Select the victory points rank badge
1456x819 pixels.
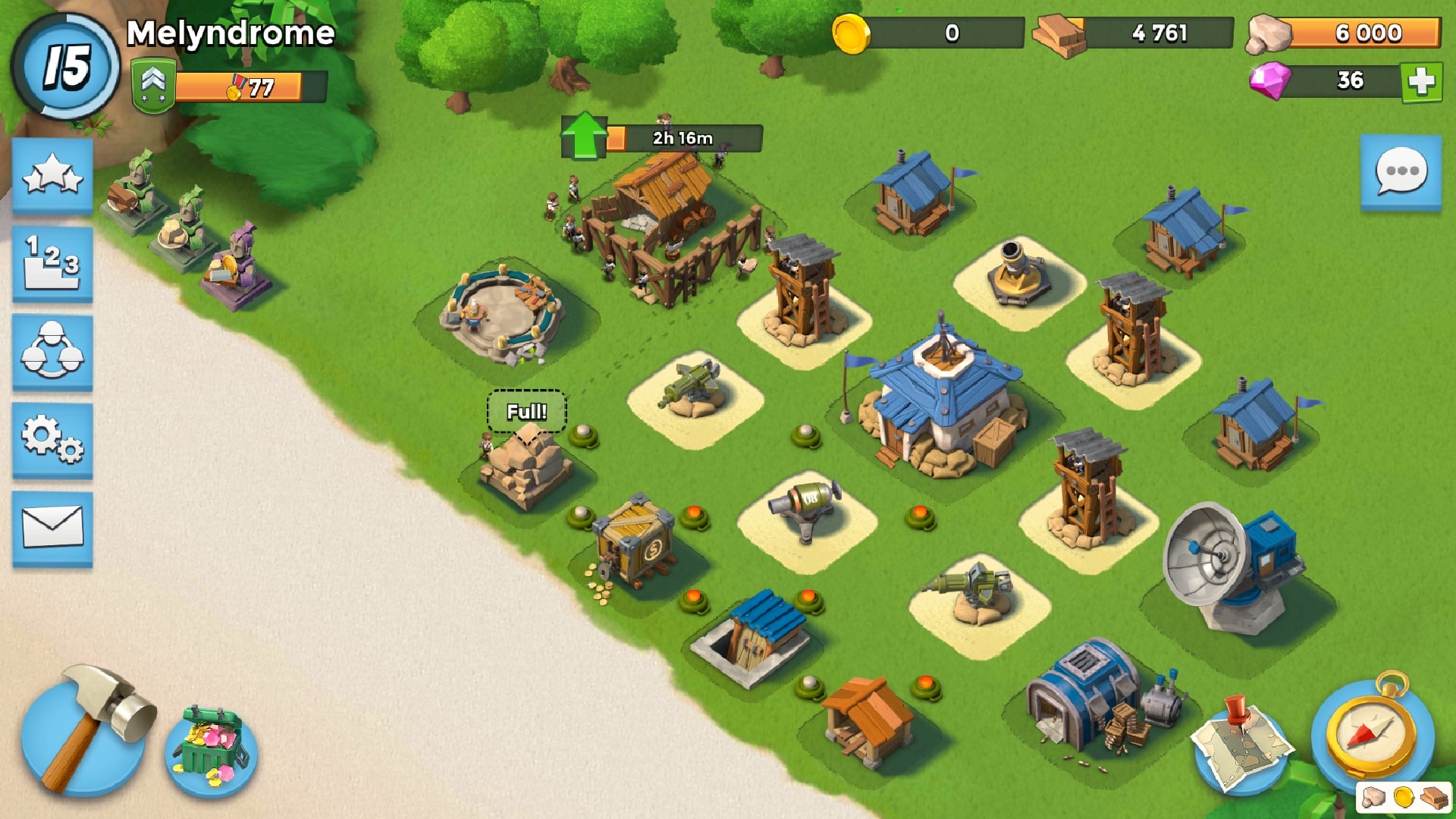[153, 86]
